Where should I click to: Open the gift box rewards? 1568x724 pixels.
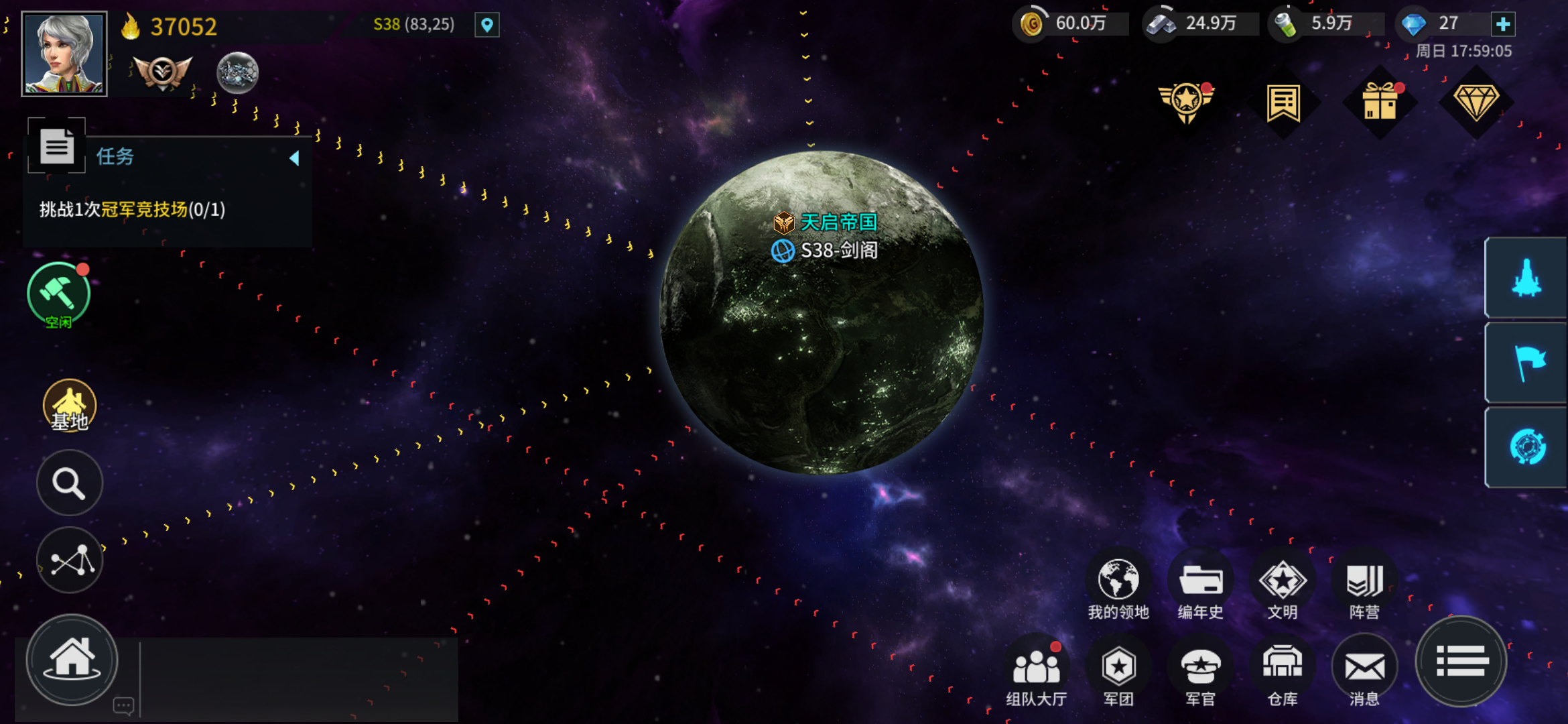(1380, 103)
